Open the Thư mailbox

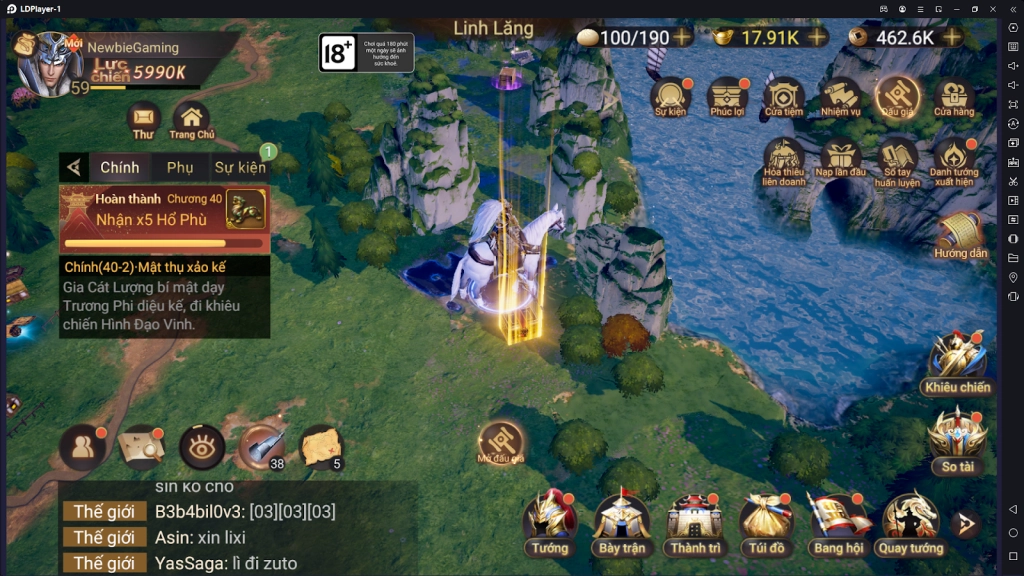(x=143, y=121)
